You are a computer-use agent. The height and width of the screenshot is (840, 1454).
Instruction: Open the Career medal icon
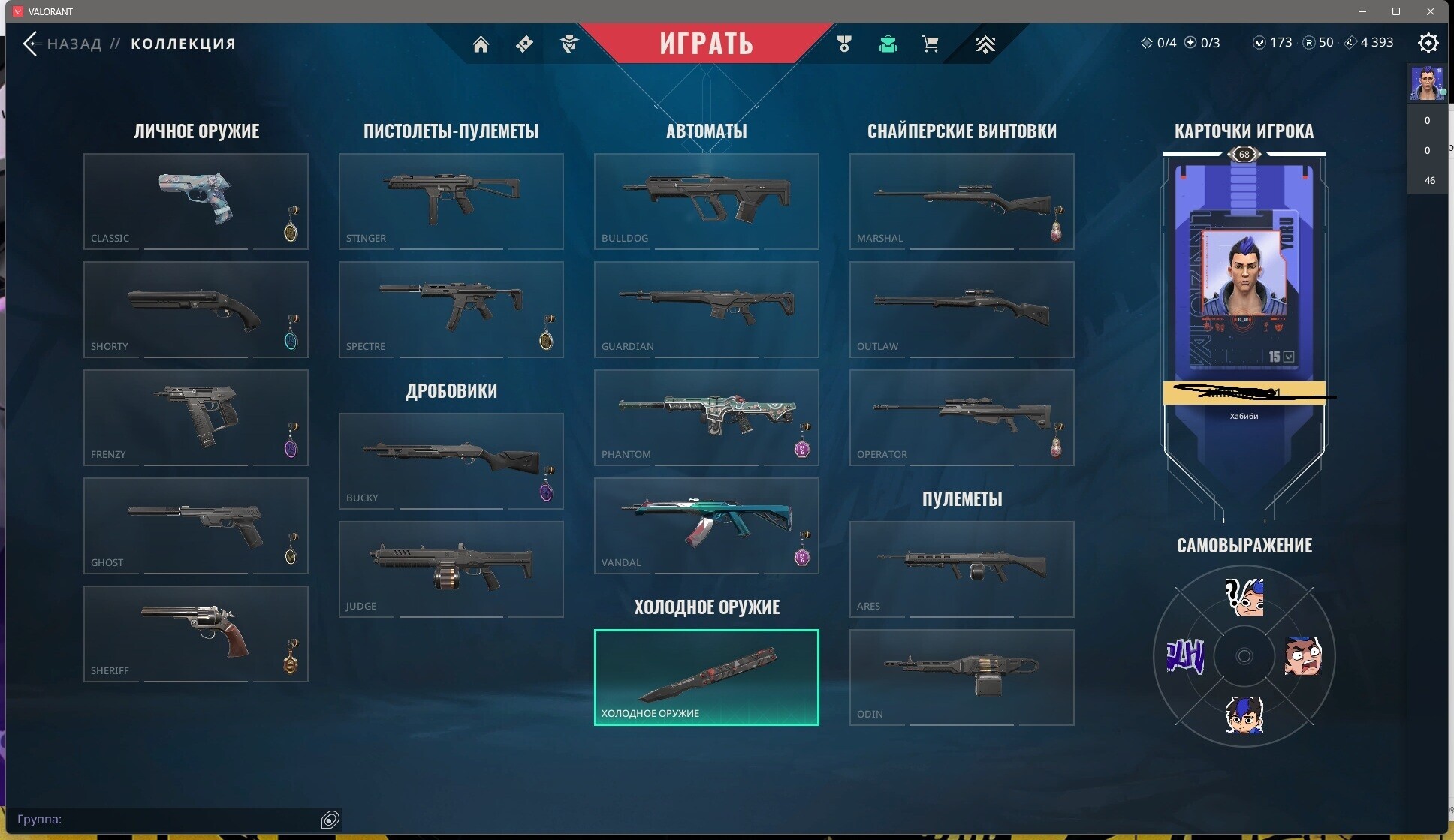pos(844,44)
